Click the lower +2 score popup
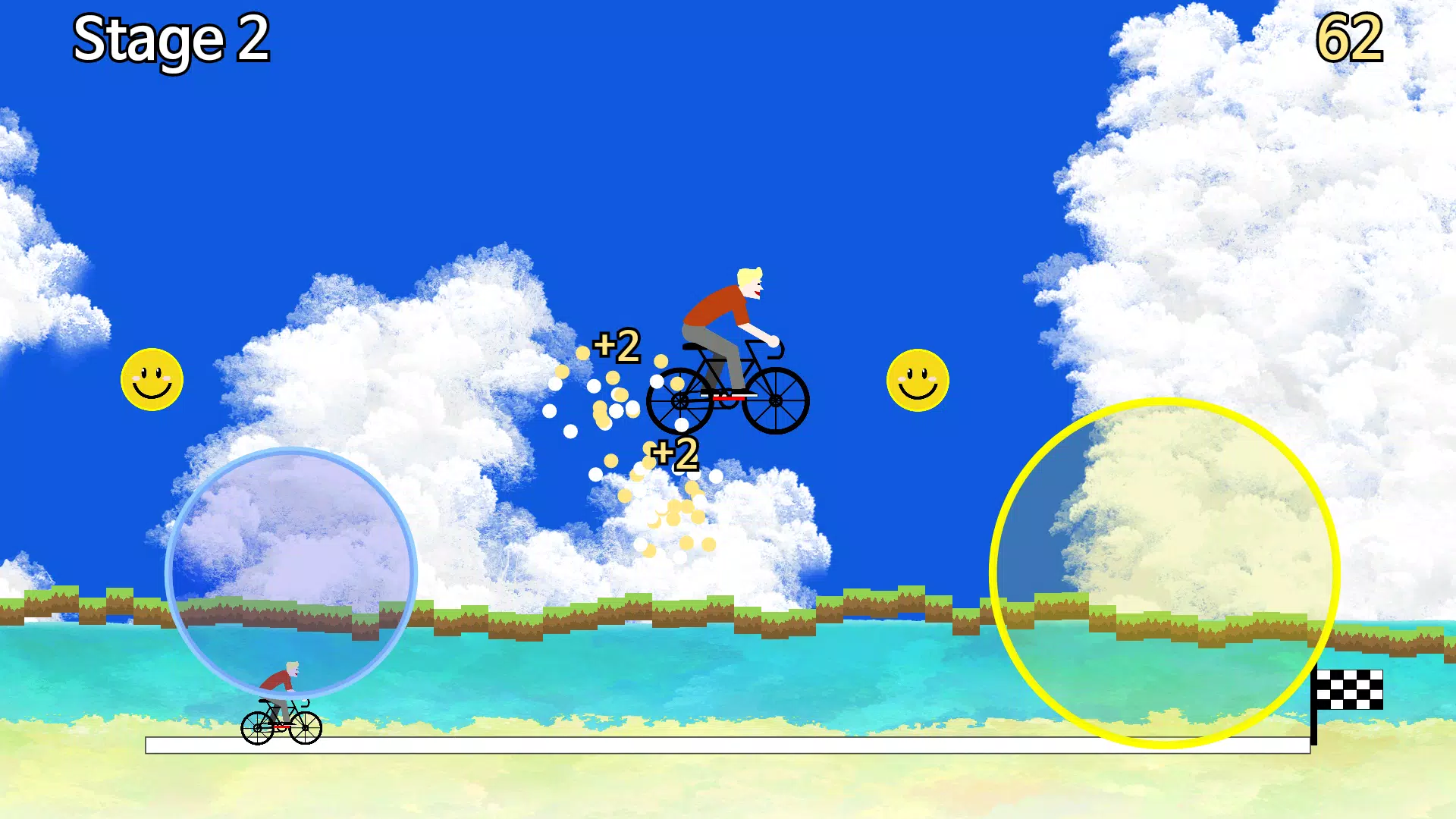Screen dimensions: 1456x819 click(673, 453)
